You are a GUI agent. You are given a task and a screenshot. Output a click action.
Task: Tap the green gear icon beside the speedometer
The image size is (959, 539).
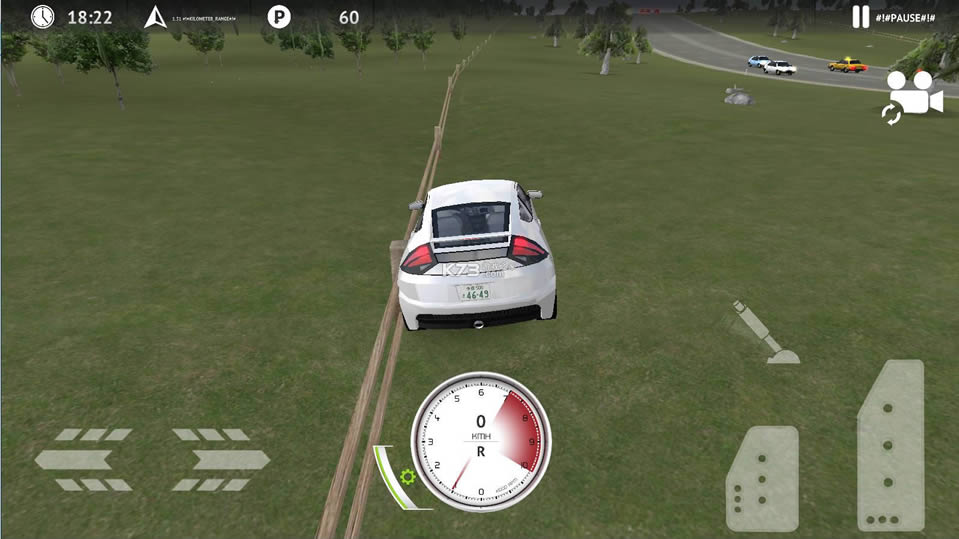pyautogui.click(x=407, y=476)
